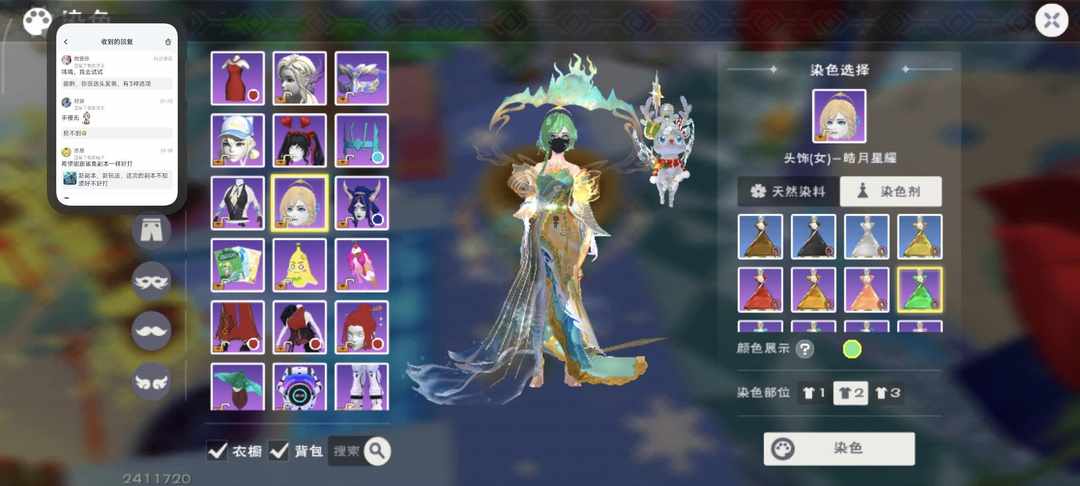
Task: Click the magnifying glass search button
Action: [x=377, y=452]
